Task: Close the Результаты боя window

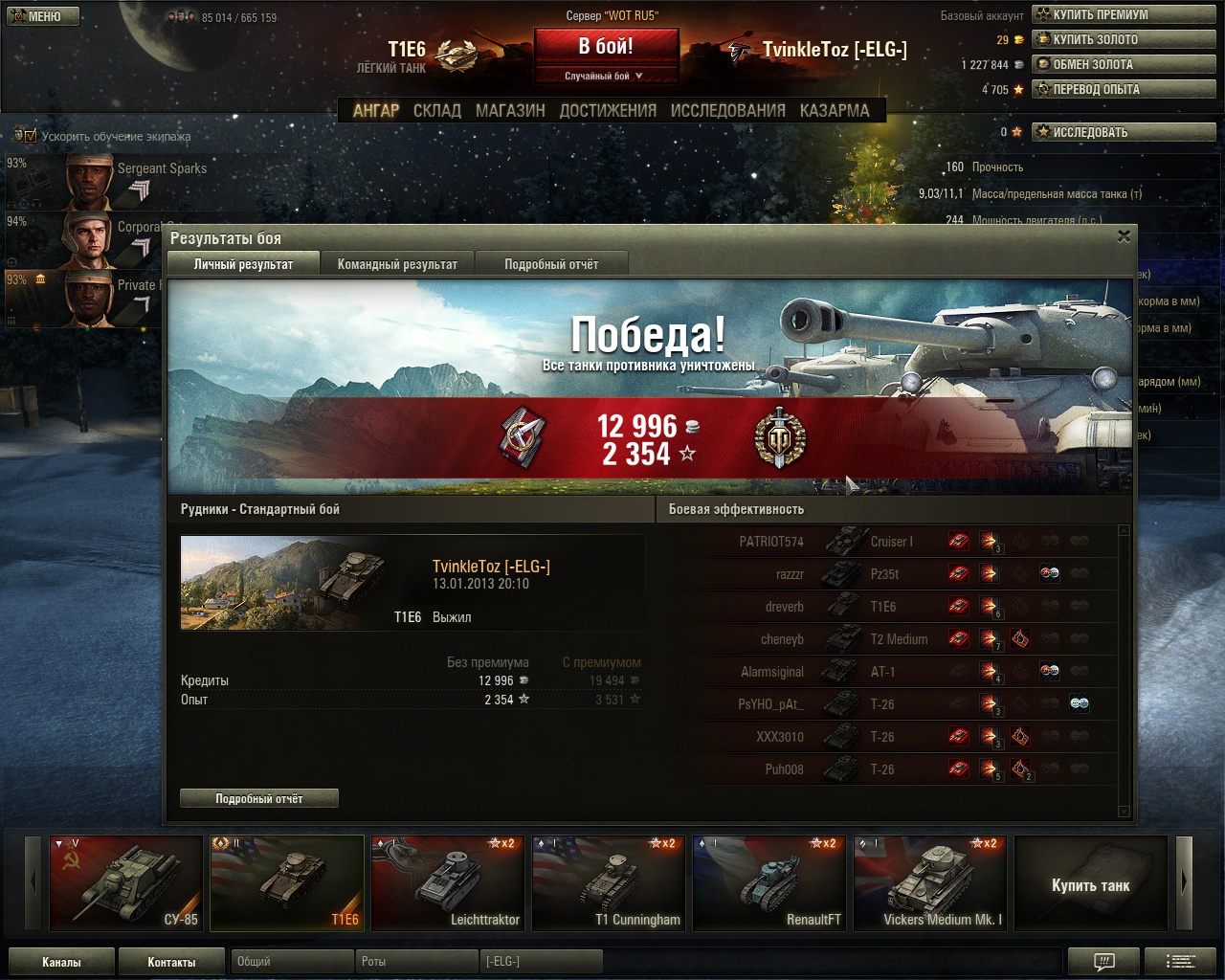Action: point(1124,235)
